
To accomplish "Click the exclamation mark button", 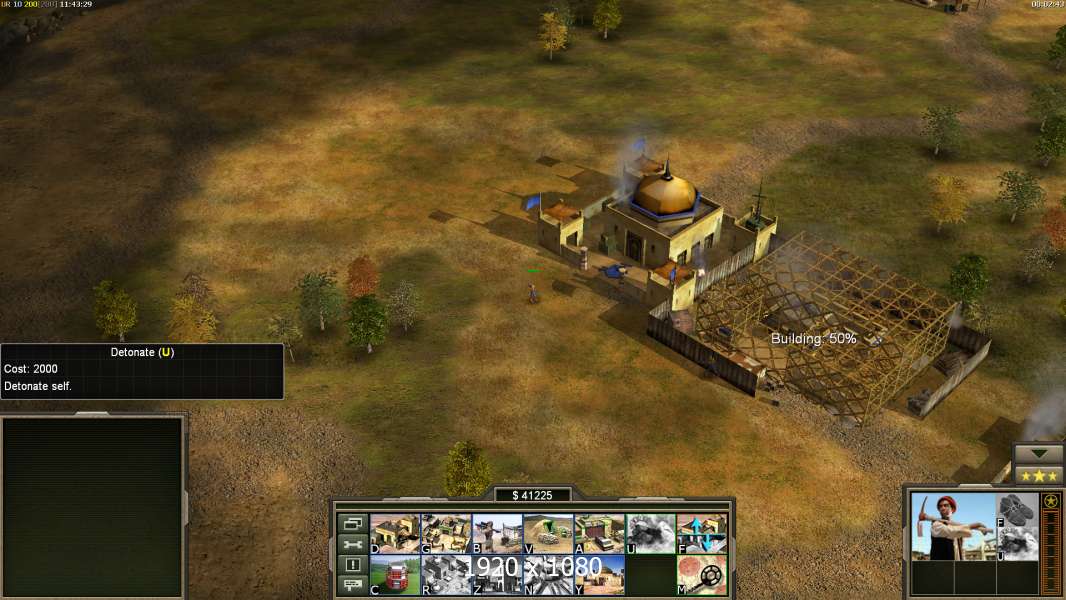I will (352, 565).
